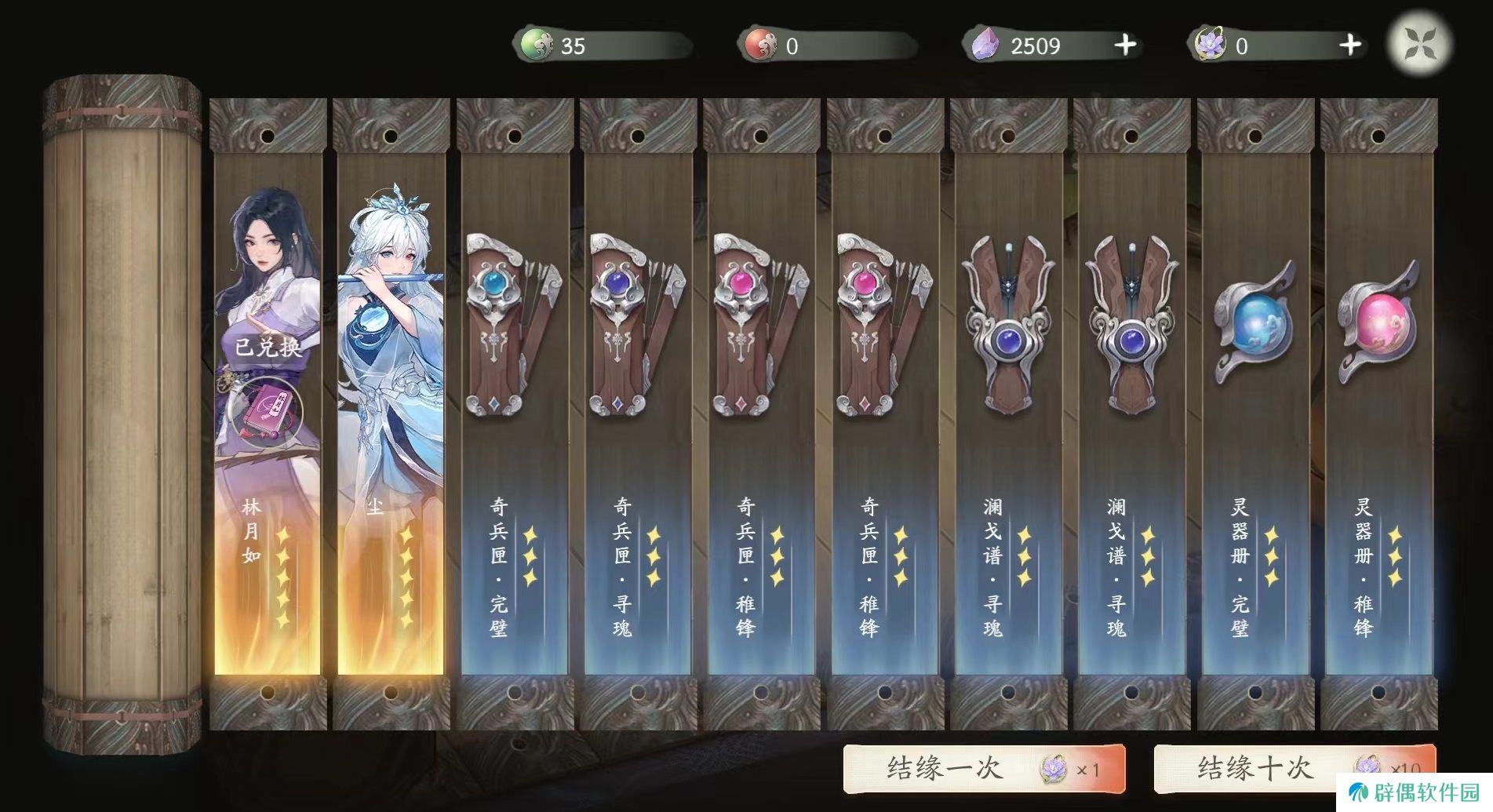1493x812 pixels.
Task: Add more lotus summon tokens
Action: point(1349,46)
